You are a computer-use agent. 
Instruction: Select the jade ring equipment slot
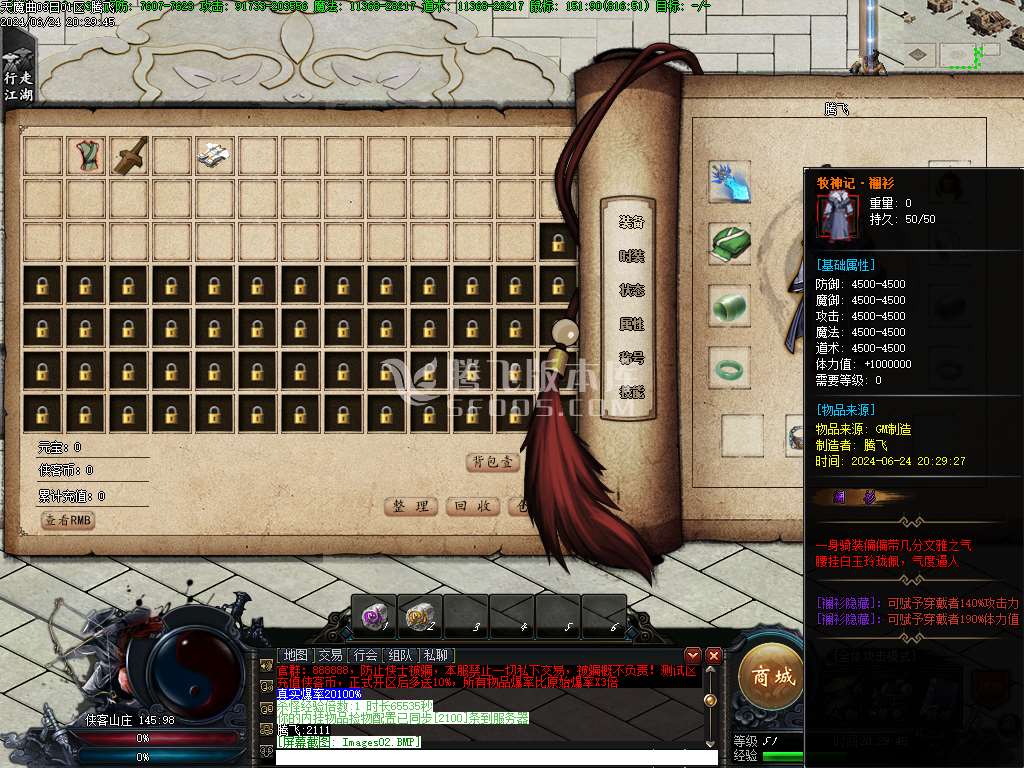coord(729,370)
